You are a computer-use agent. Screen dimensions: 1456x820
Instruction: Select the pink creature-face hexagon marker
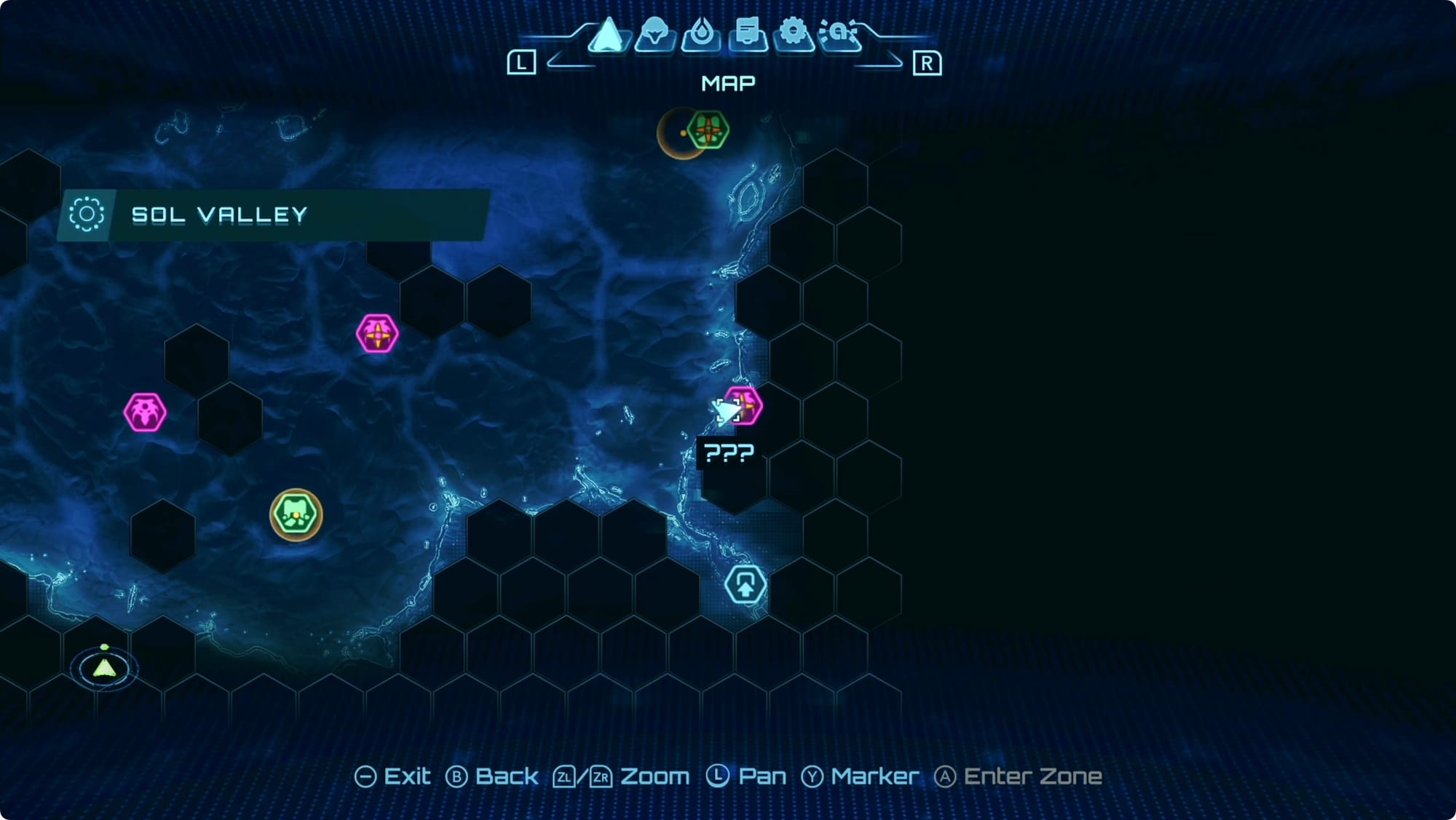(x=145, y=413)
